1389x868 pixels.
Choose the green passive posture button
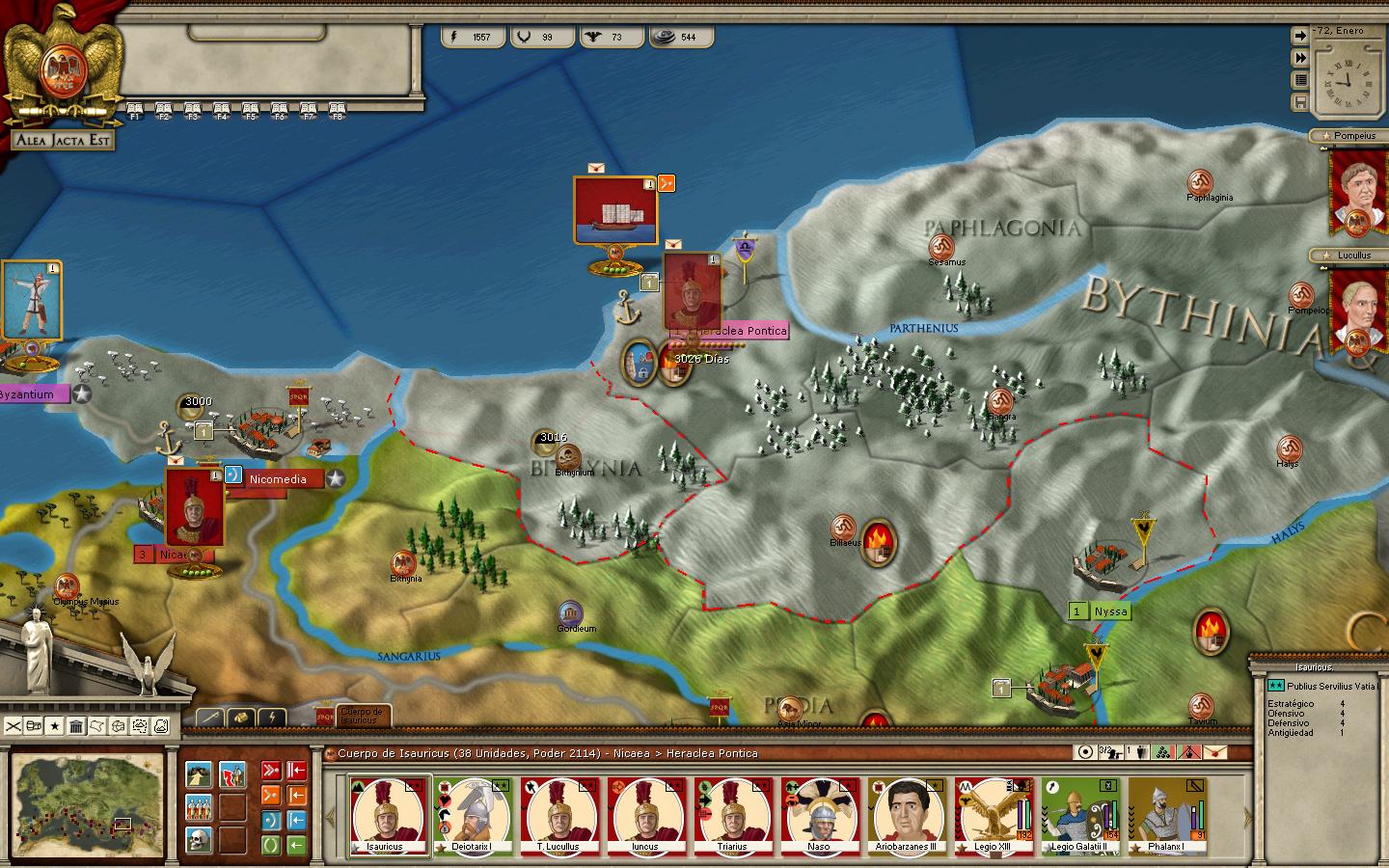click(272, 846)
